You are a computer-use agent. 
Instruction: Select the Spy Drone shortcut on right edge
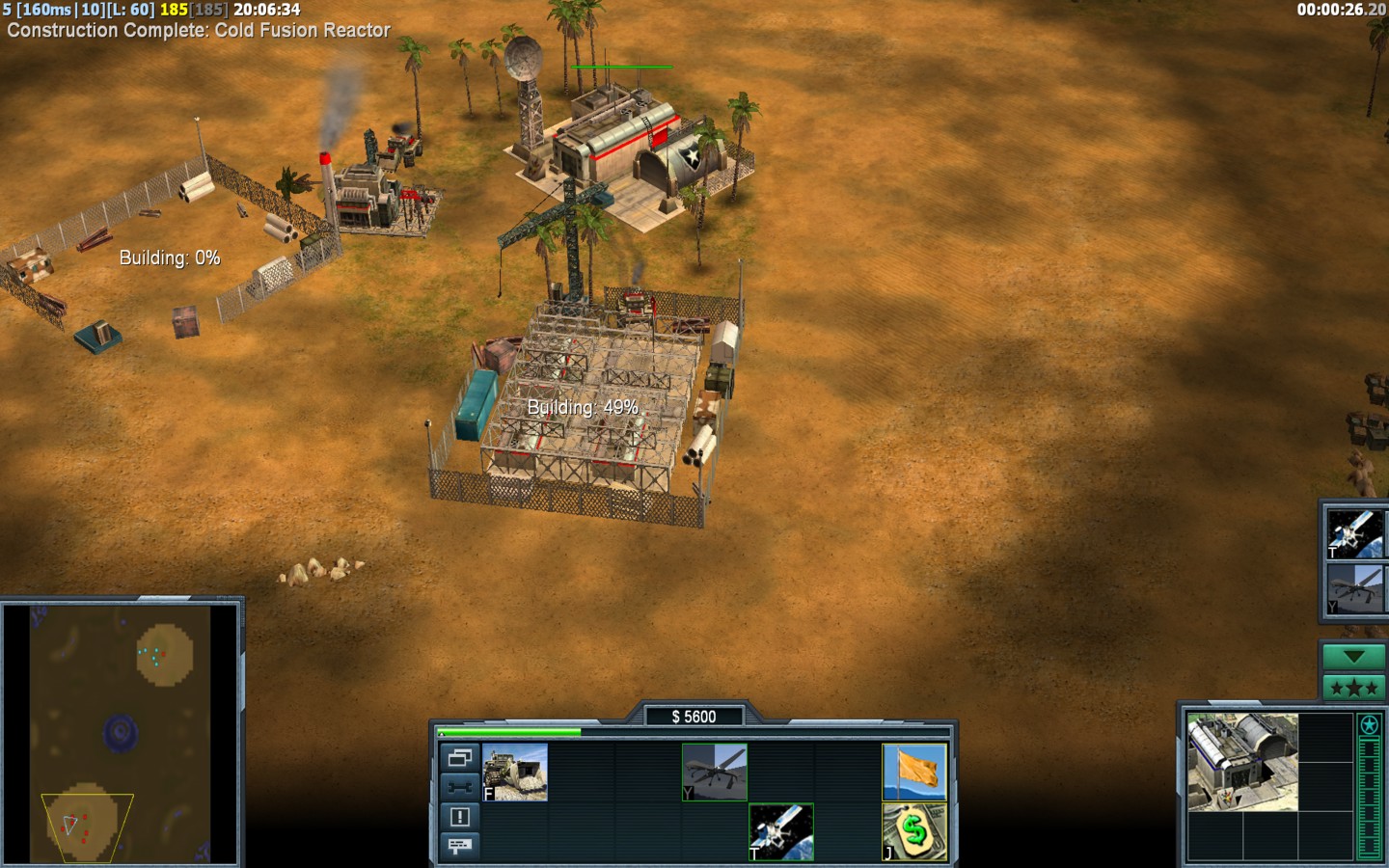1355,588
